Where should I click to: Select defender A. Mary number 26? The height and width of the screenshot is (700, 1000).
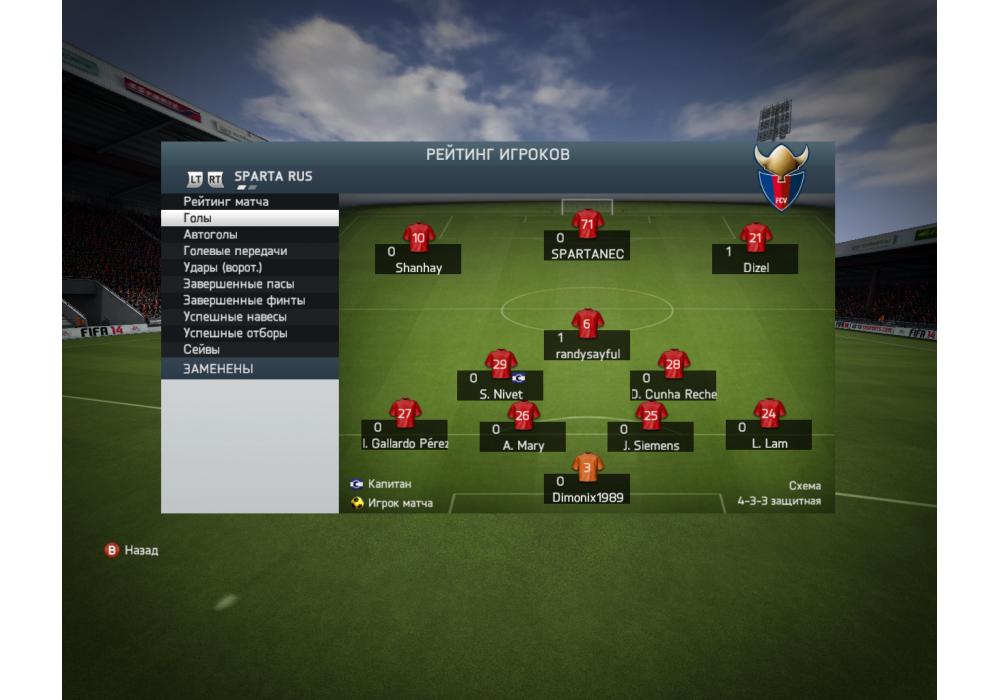(522, 416)
